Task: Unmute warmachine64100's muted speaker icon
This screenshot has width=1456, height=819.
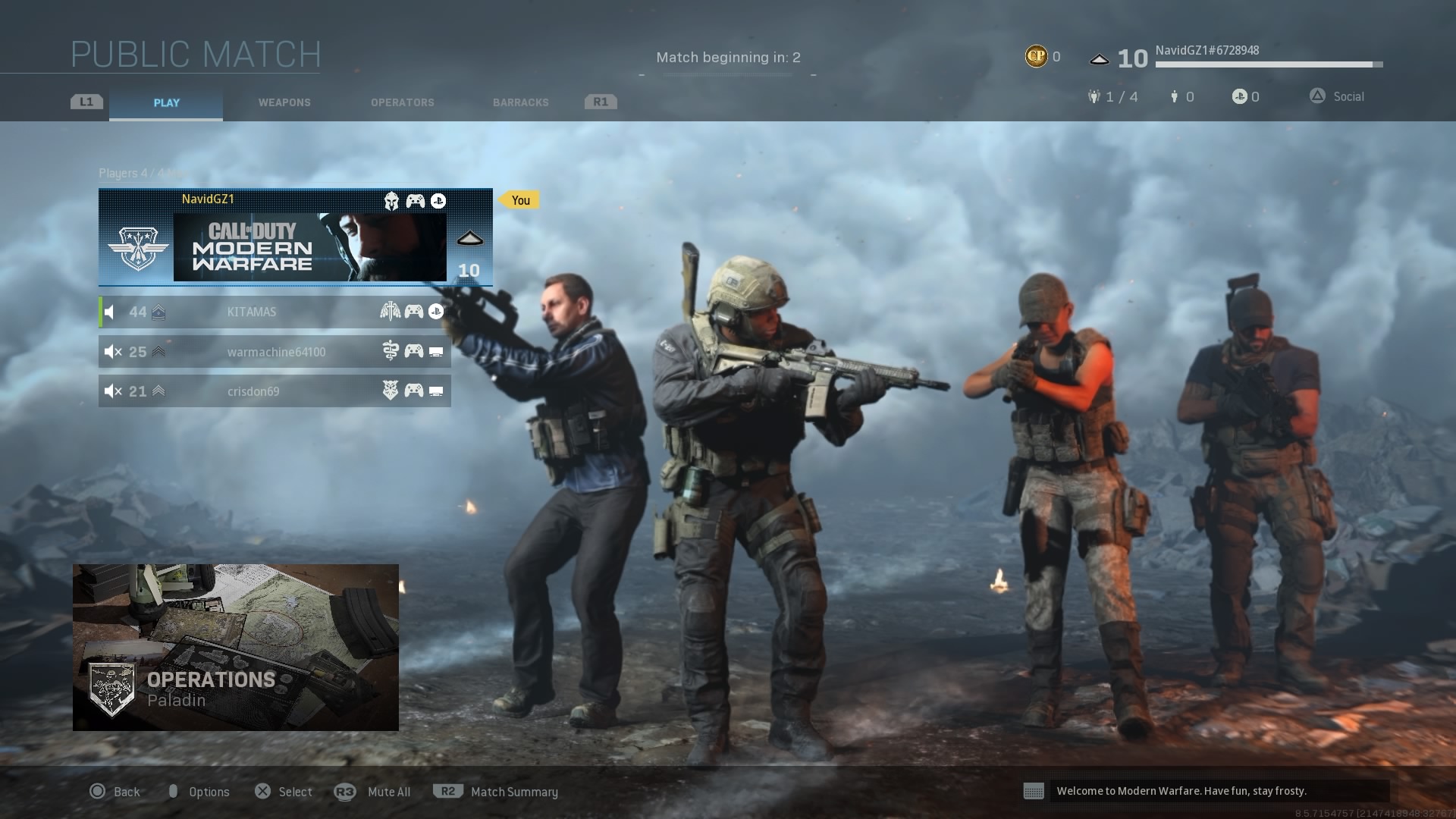Action: pos(112,351)
